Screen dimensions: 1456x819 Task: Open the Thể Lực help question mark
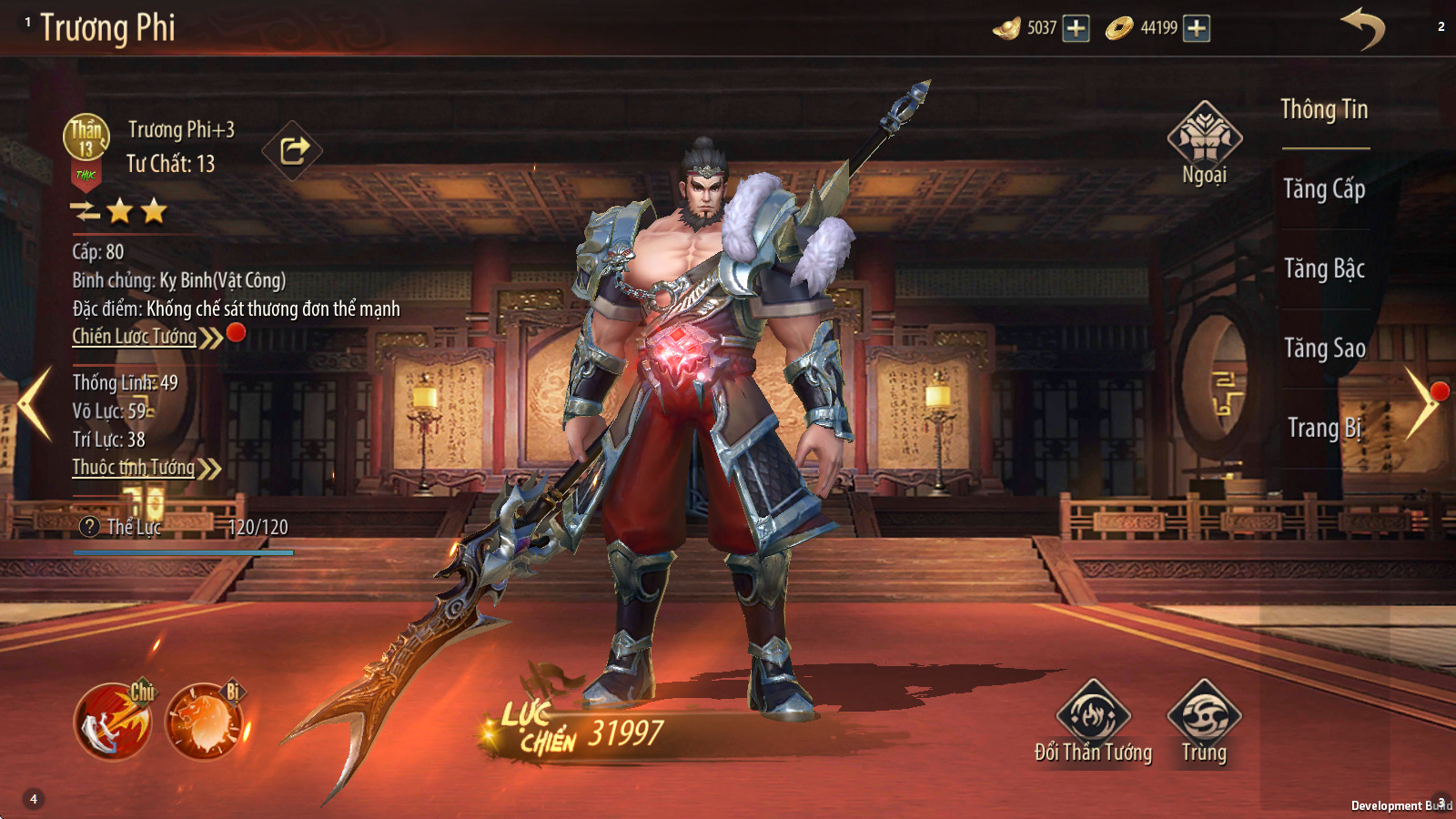[89, 527]
